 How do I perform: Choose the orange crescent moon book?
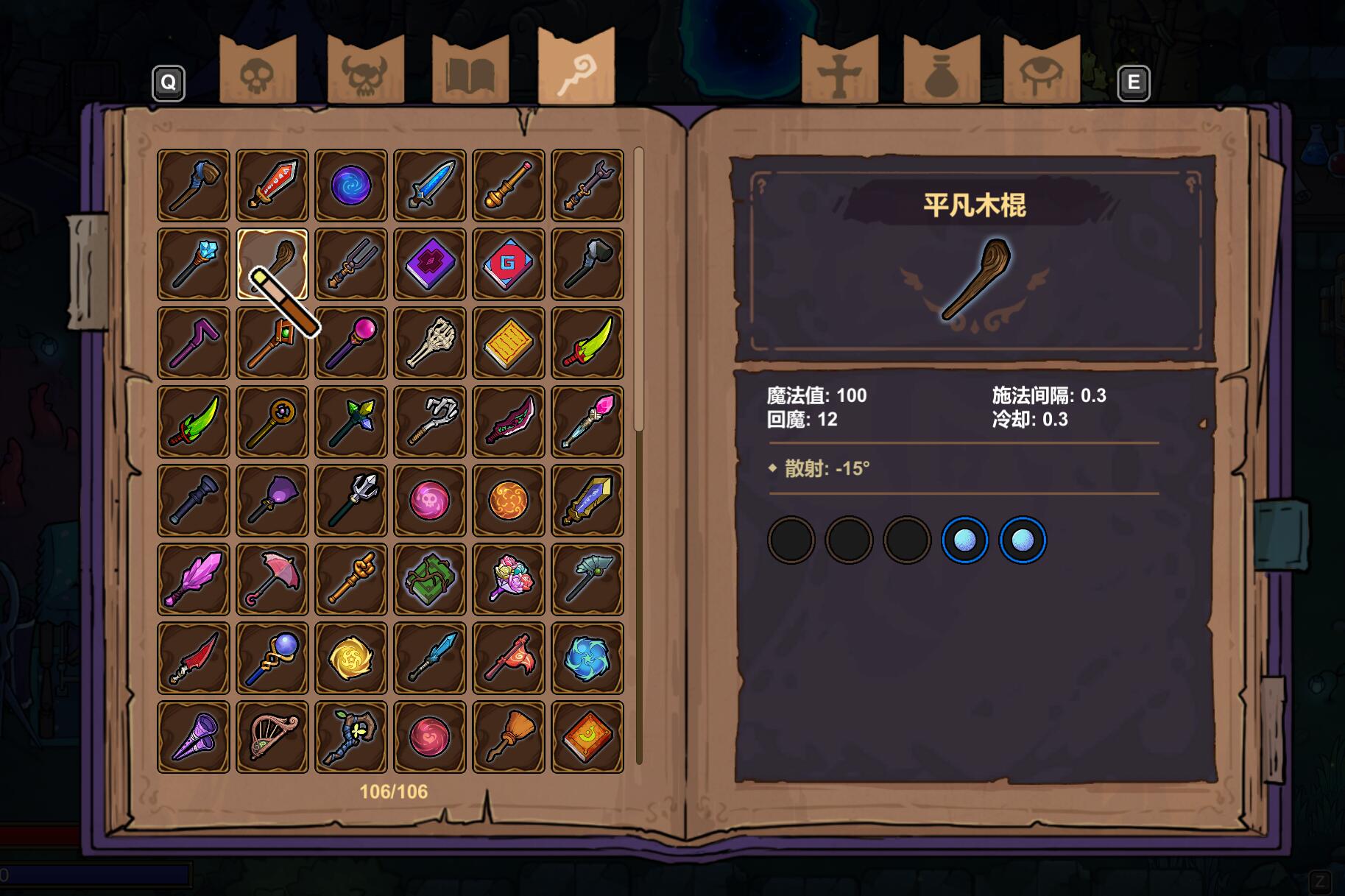(587, 737)
